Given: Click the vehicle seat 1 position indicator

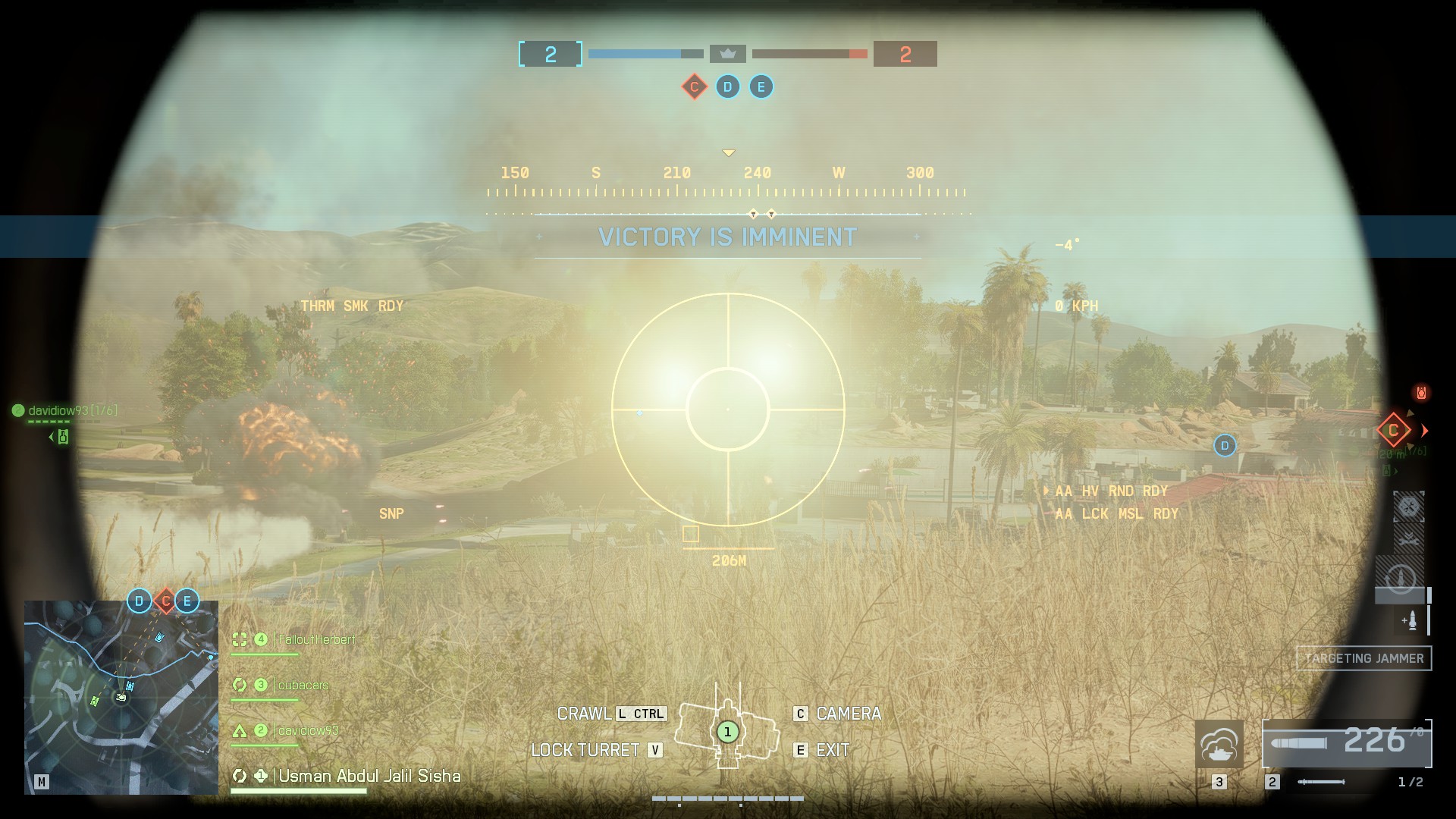Looking at the screenshot, I should [727, 732].
